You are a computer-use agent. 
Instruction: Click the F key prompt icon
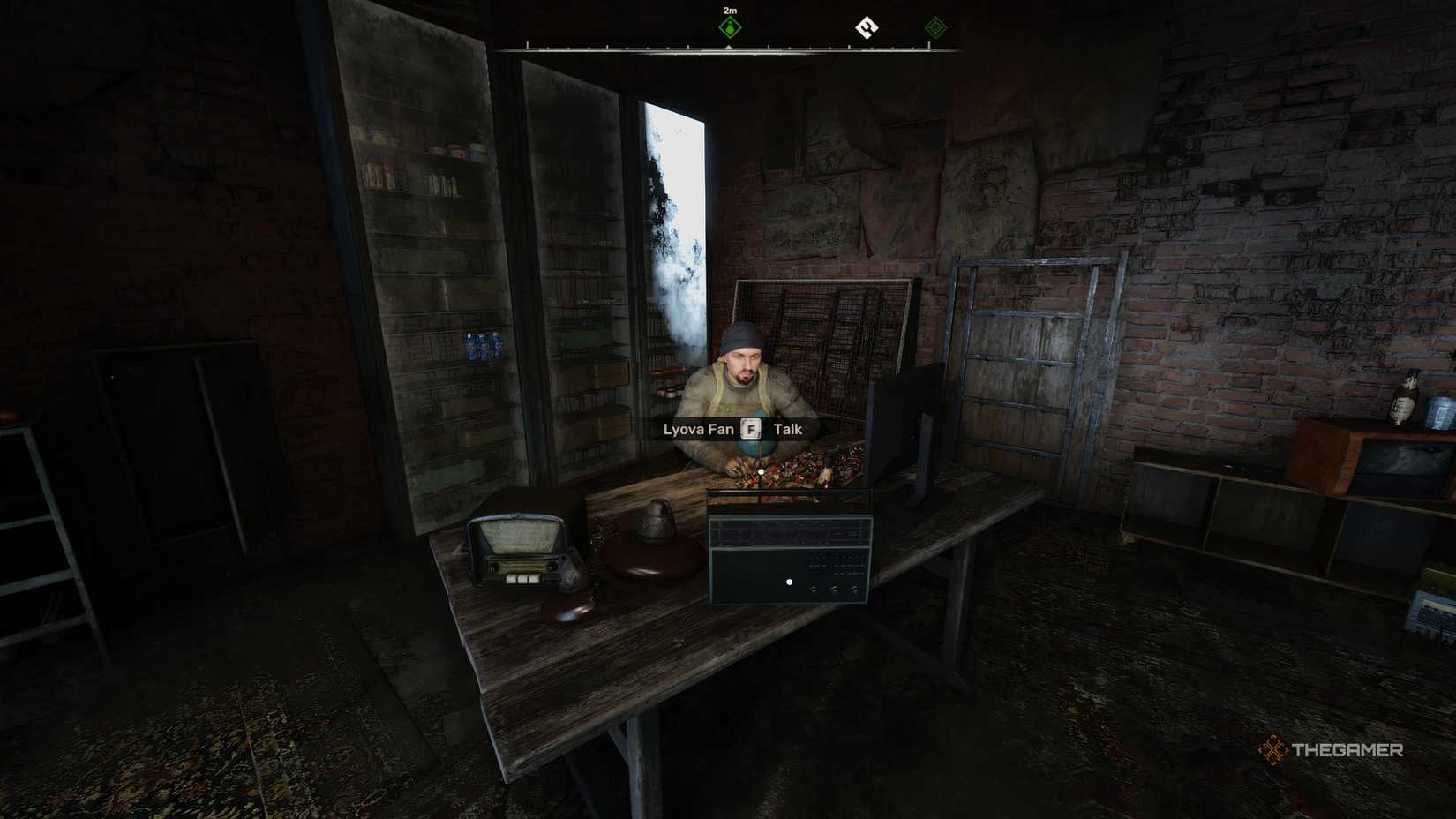[750, 429]
